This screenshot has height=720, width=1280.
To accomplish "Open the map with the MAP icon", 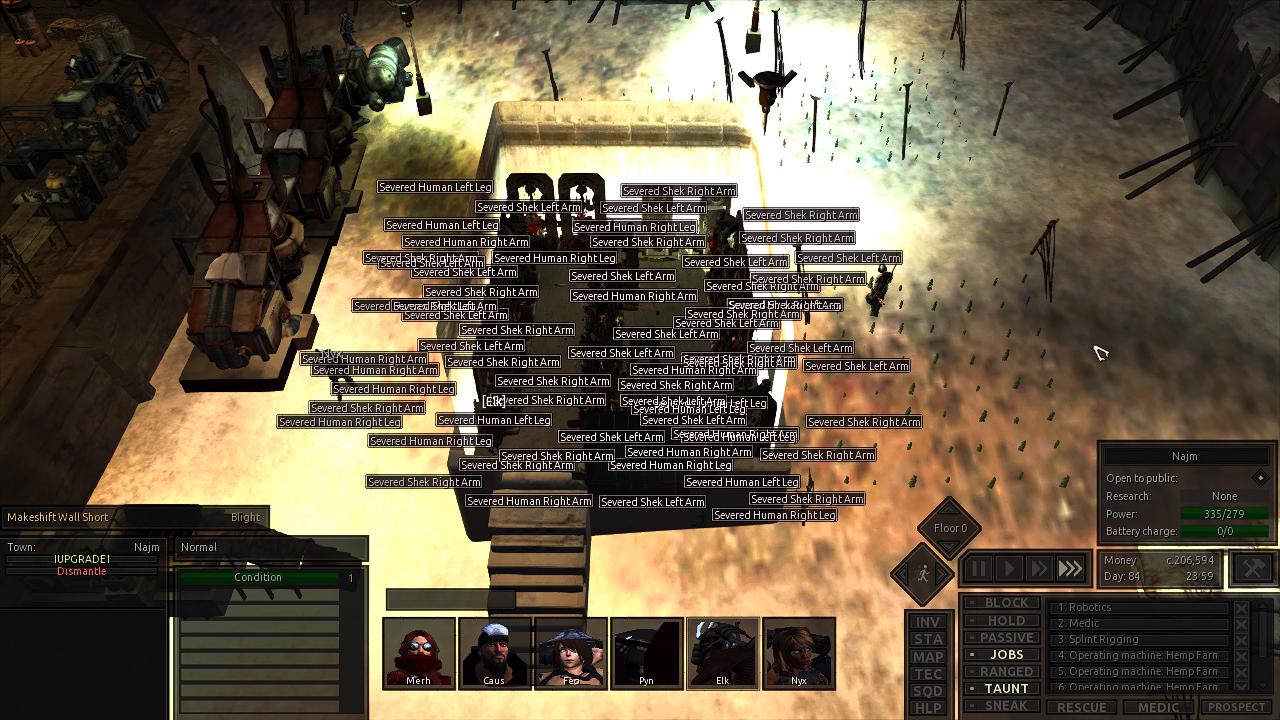I will tap(927, 655).
